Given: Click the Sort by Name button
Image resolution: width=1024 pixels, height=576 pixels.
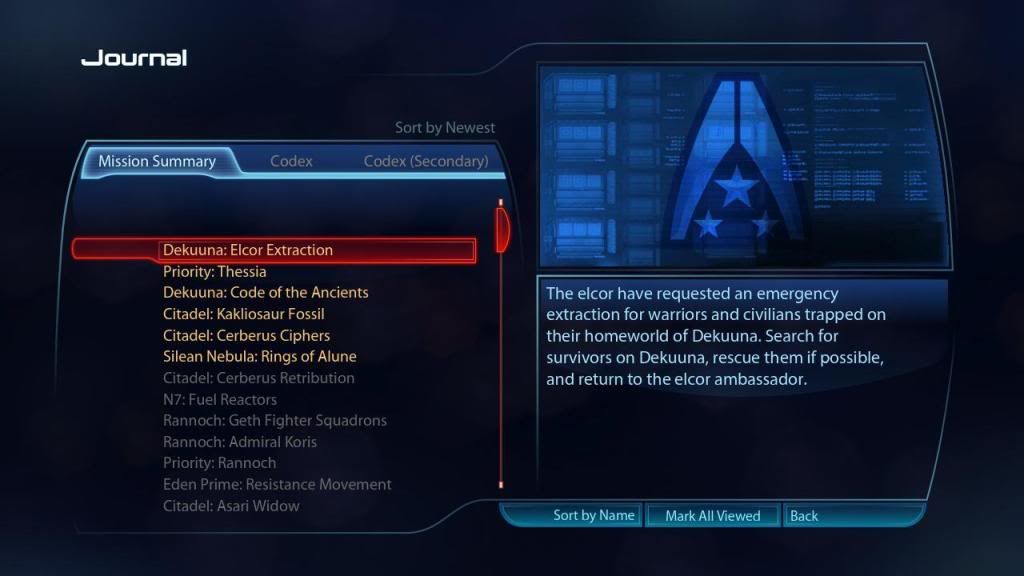Looking at the screenshot, I should (x=594, y=516).
